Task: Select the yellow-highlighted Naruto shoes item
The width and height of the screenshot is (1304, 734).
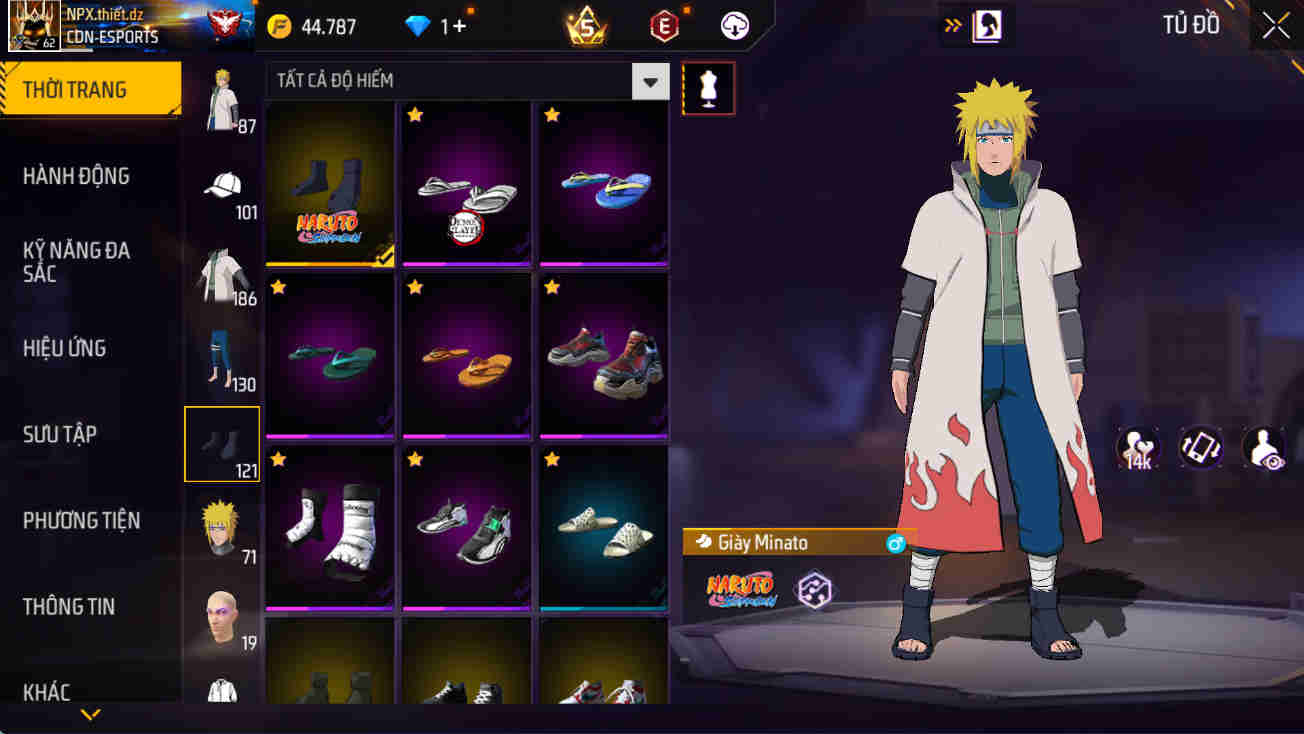Action: pyautogui.click(x=330, y=183)
